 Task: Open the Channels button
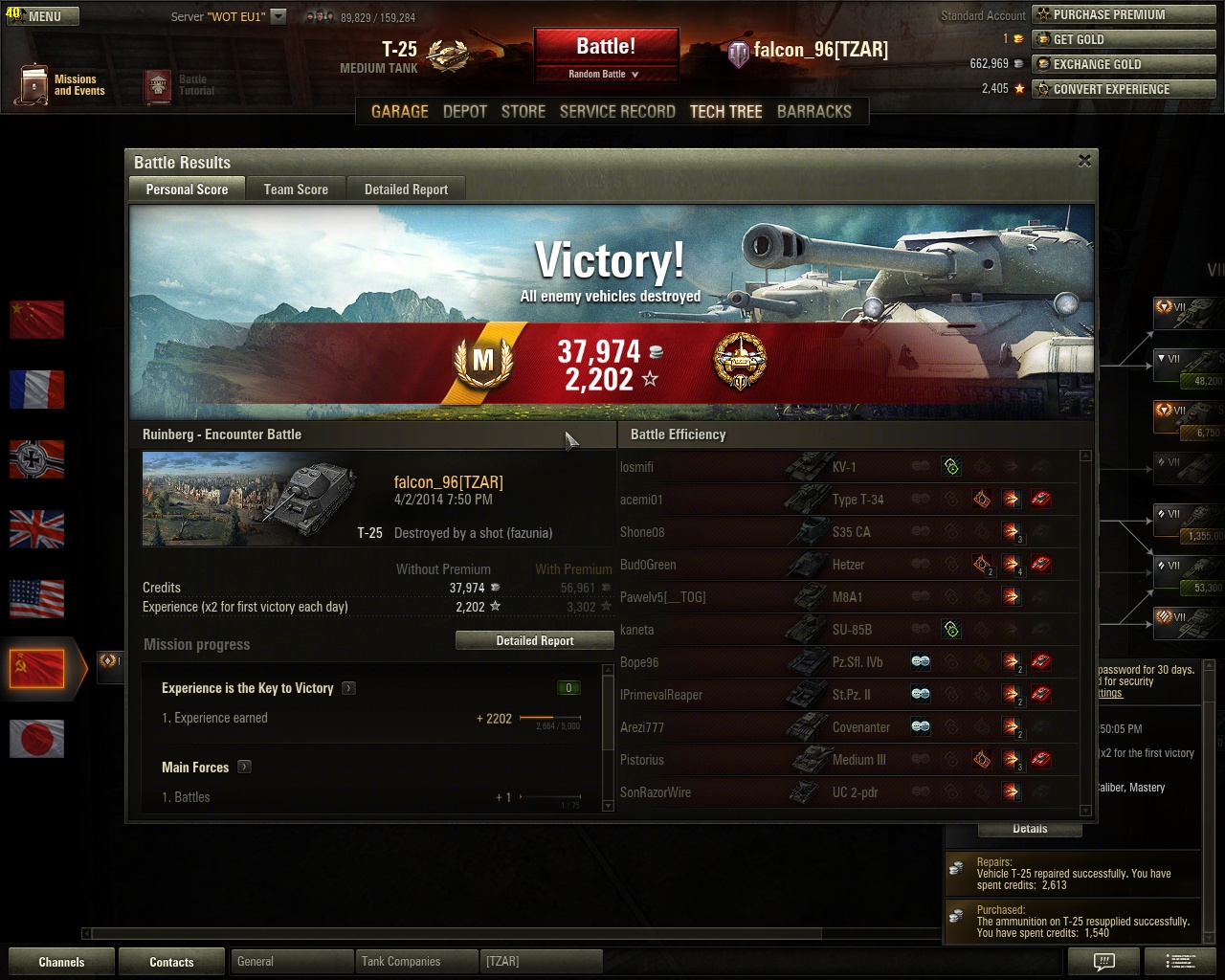click(x=61, y=962)
